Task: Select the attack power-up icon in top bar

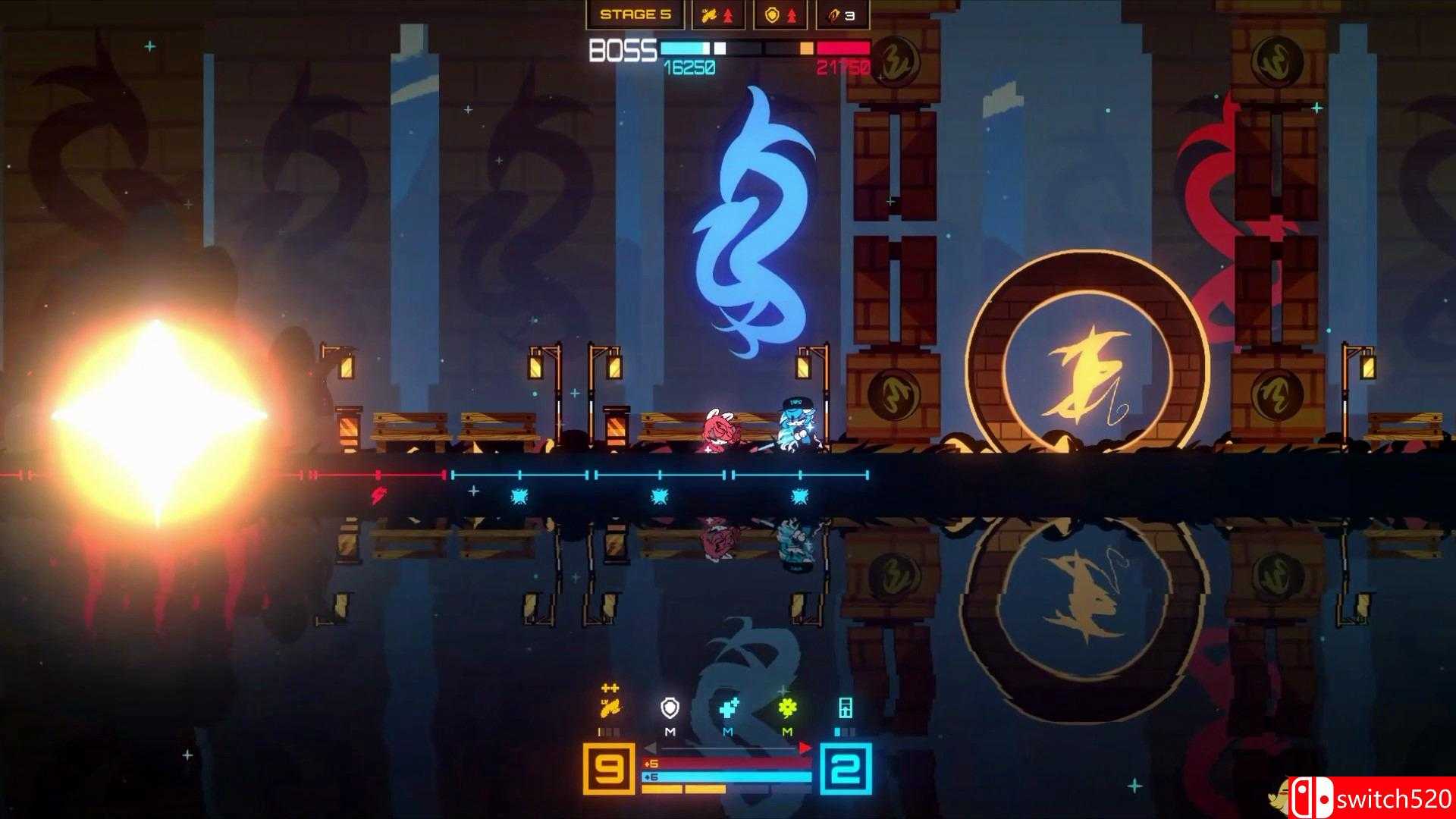Action: coord(710,15)
